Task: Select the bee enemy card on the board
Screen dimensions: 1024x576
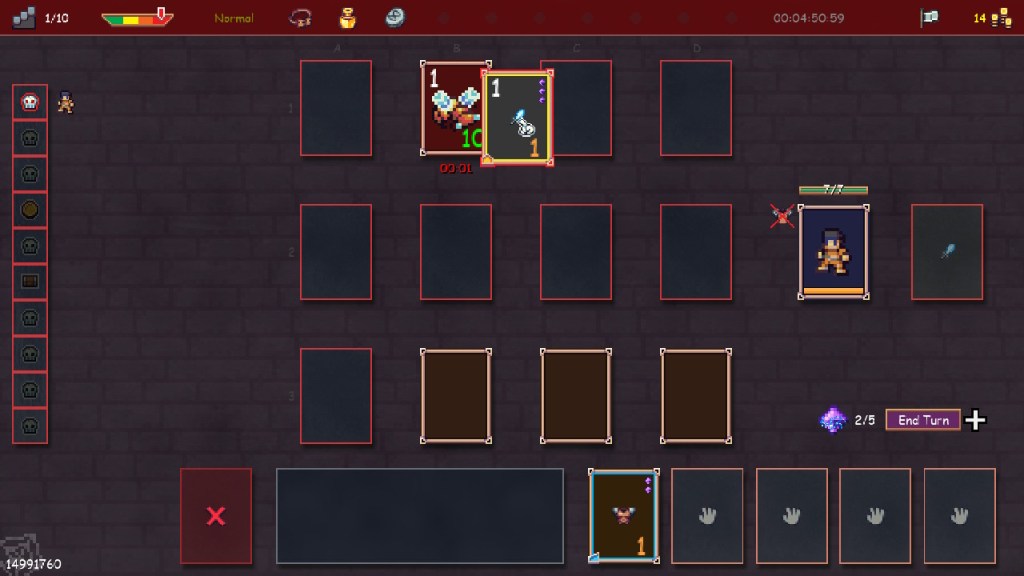Action: coord(452,108)
